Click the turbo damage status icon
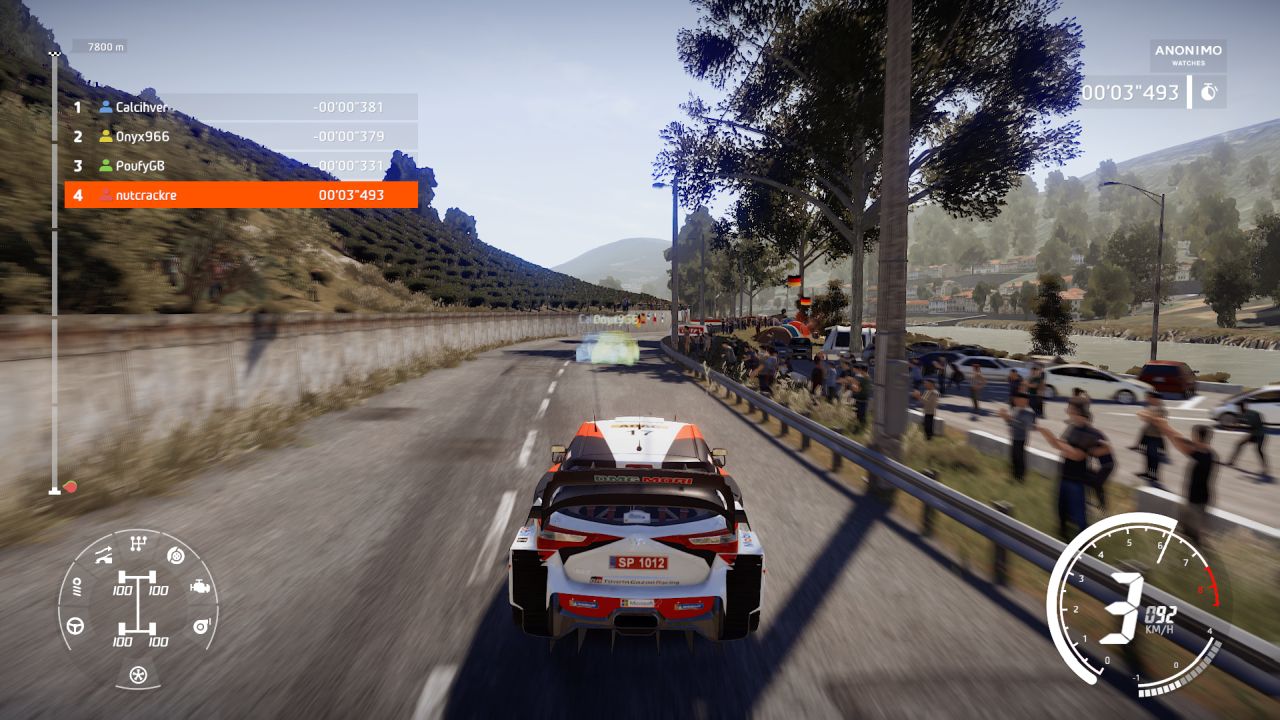 [x=200, y=627]
